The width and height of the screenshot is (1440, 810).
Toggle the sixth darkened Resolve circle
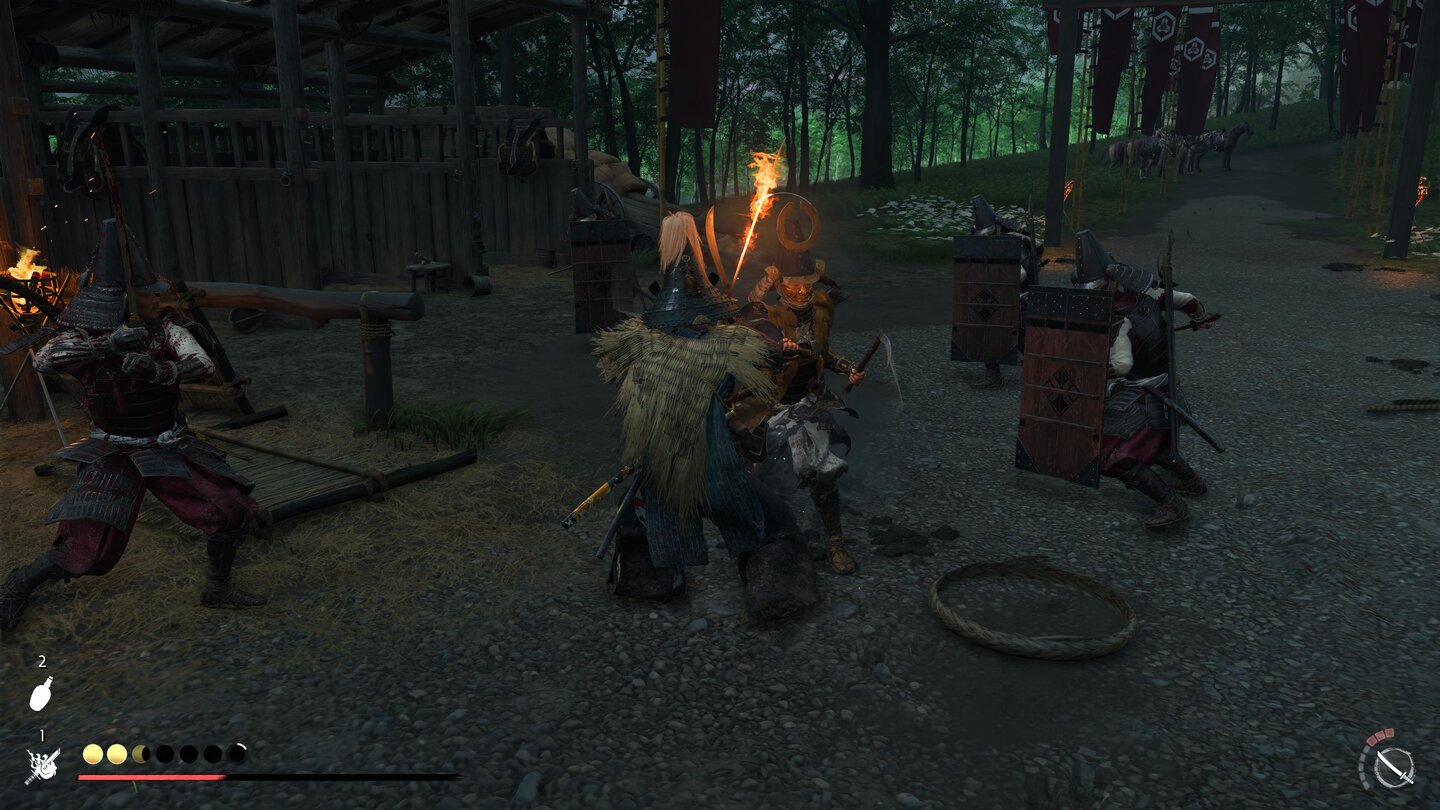click(x=212, y=753)
